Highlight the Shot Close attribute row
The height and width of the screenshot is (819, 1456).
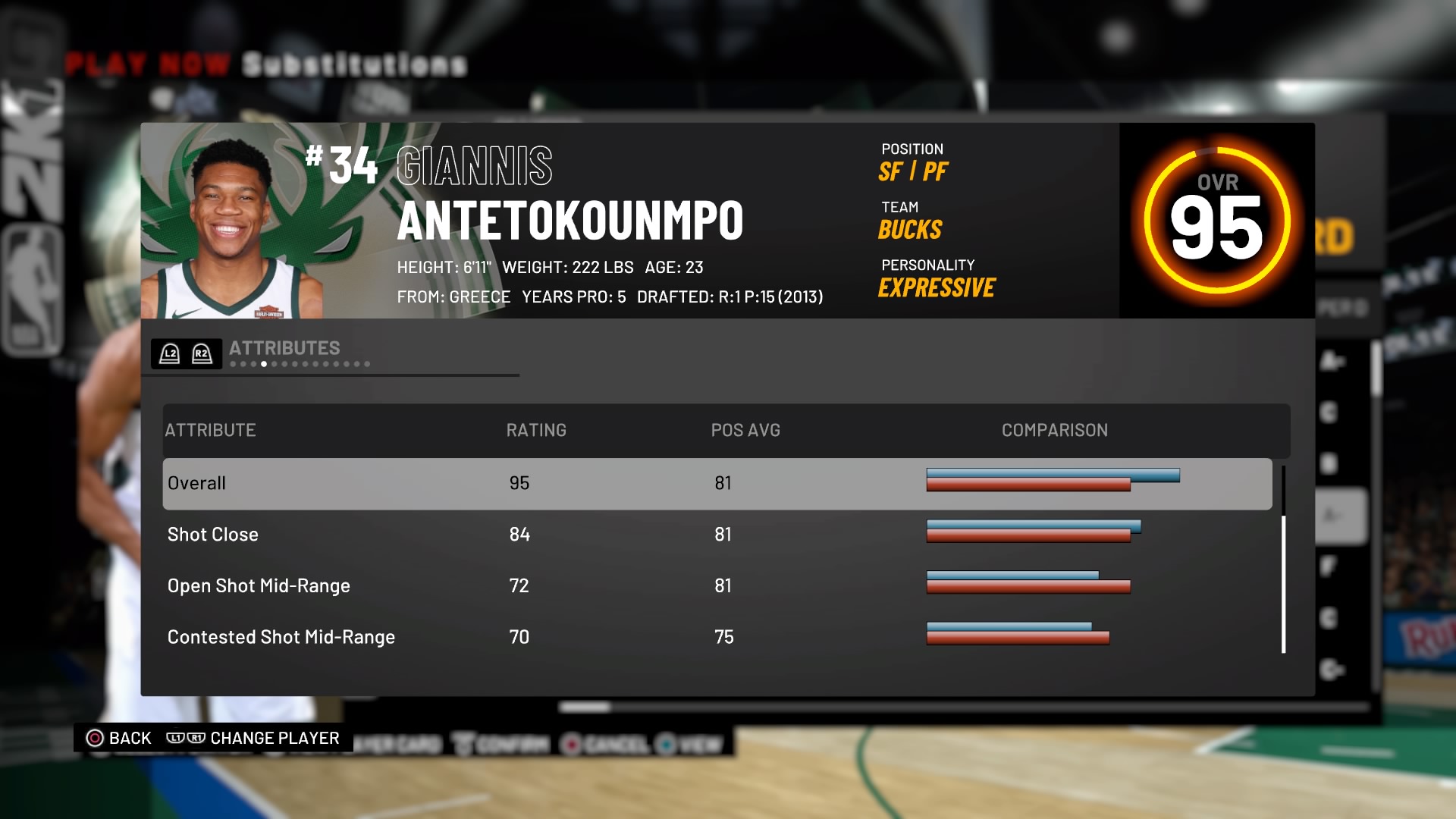[x=717, y=535]
